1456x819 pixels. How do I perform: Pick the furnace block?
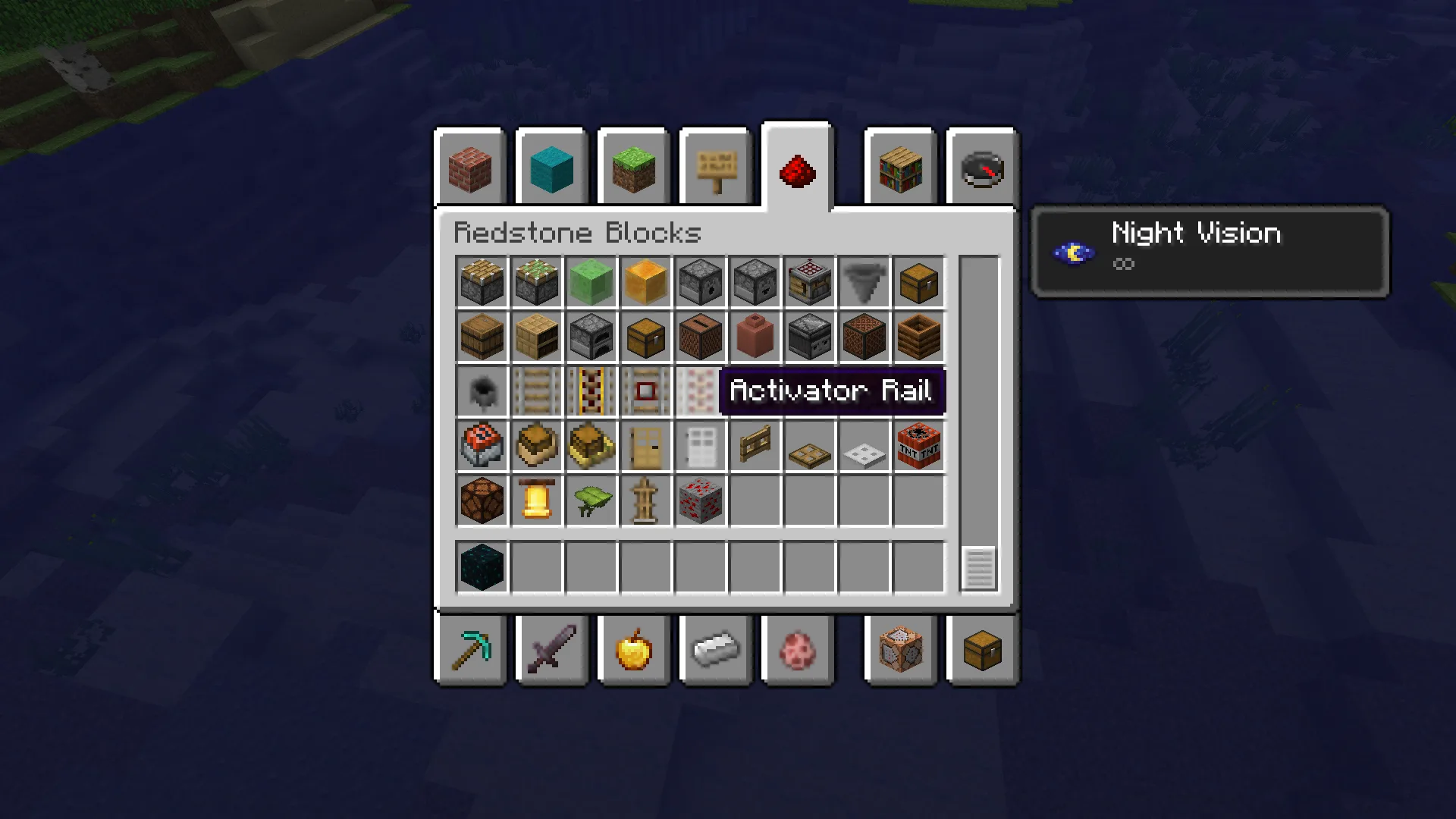[x=591, y=337]
